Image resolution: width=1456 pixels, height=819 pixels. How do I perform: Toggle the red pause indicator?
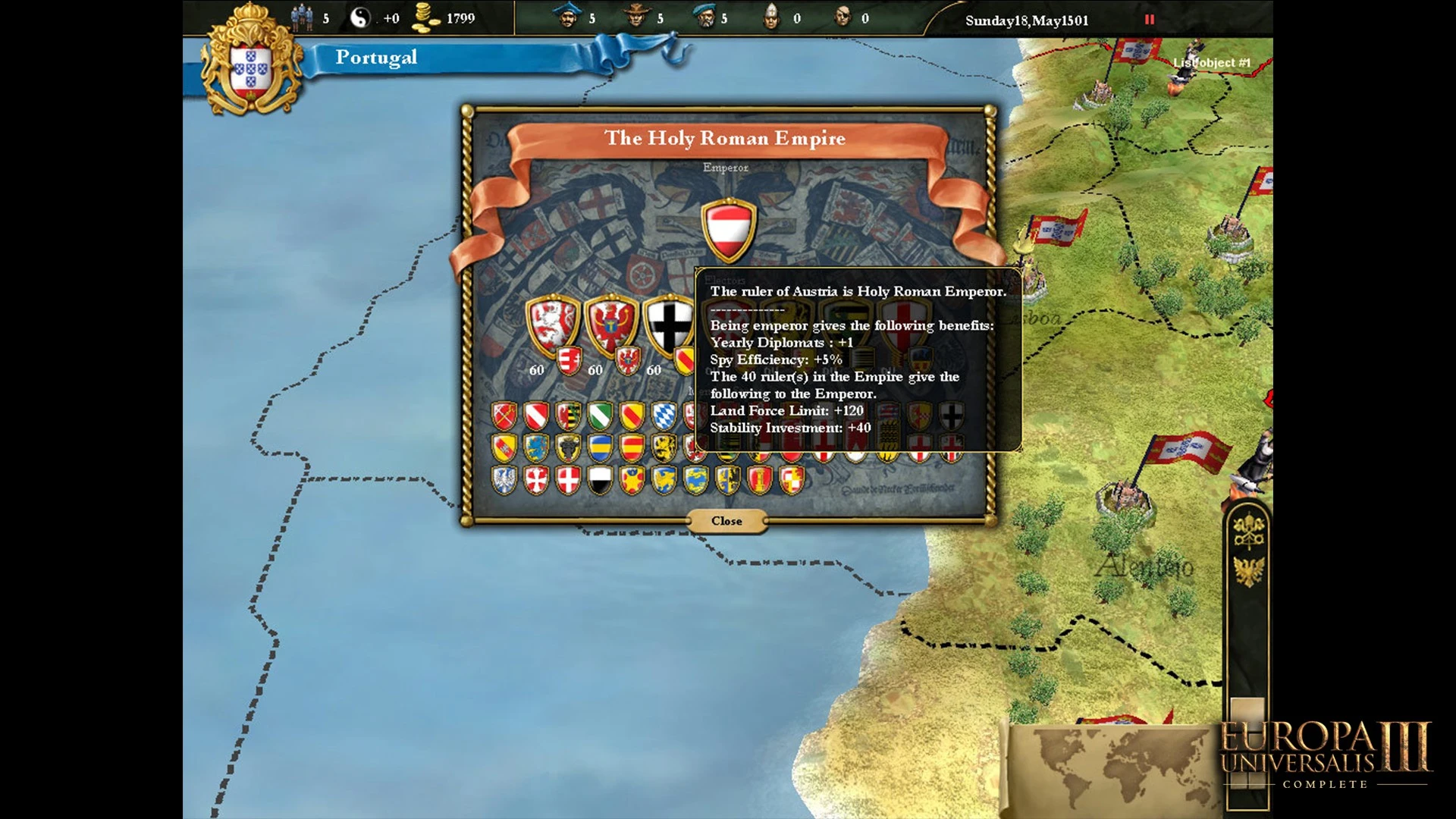pyautogui.click(x=1150, y=20)
